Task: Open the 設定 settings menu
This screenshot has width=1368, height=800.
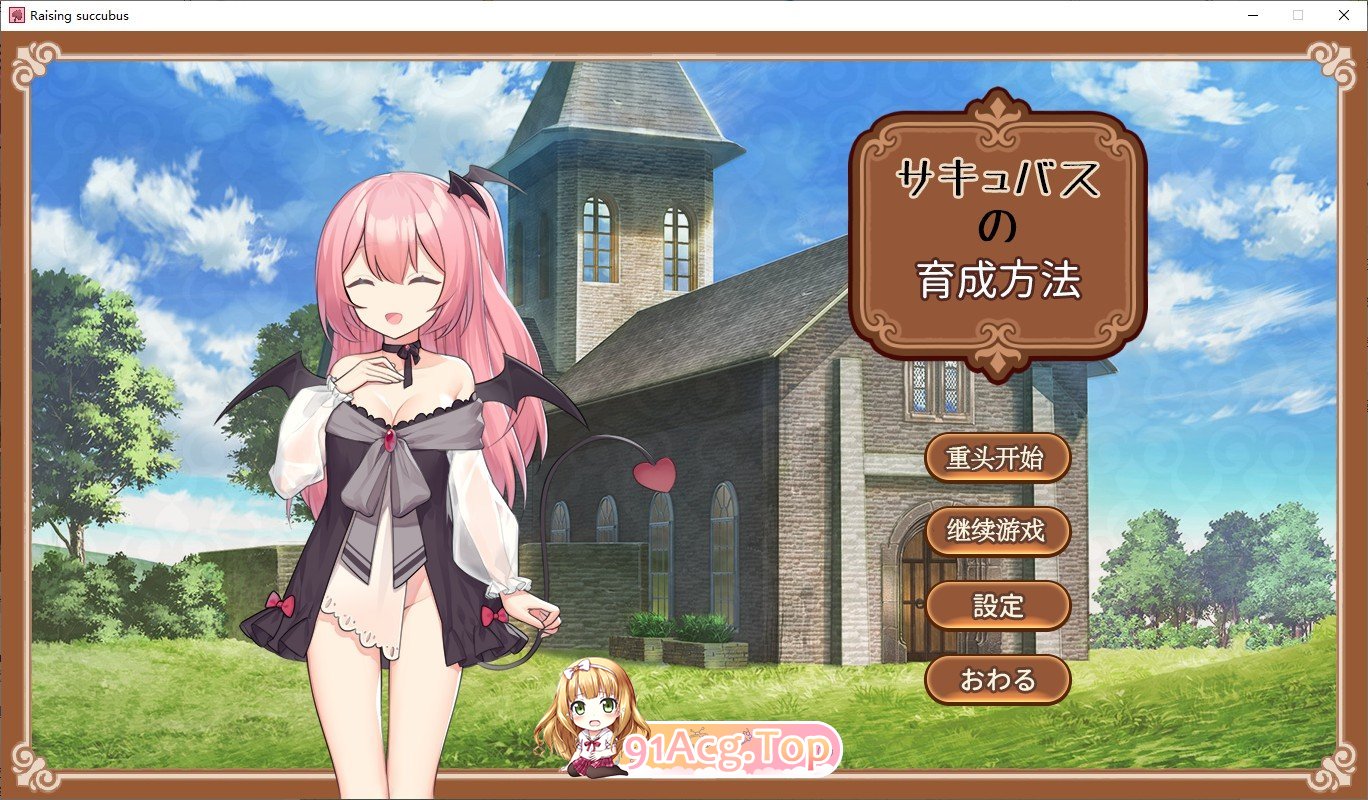Action: pyautogui.click(x=997, y=605)
